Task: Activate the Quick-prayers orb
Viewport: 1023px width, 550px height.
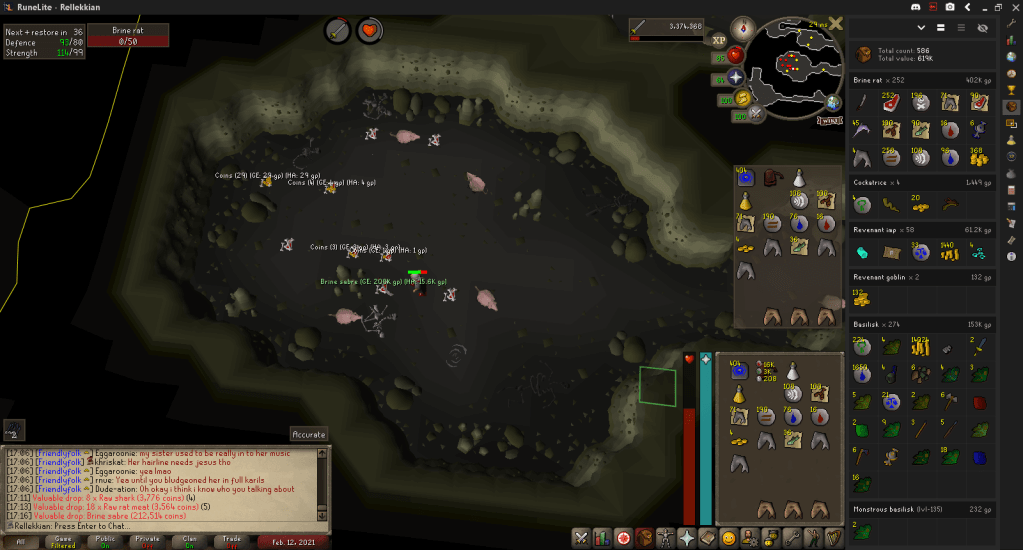Action: (x=736, y=76)
